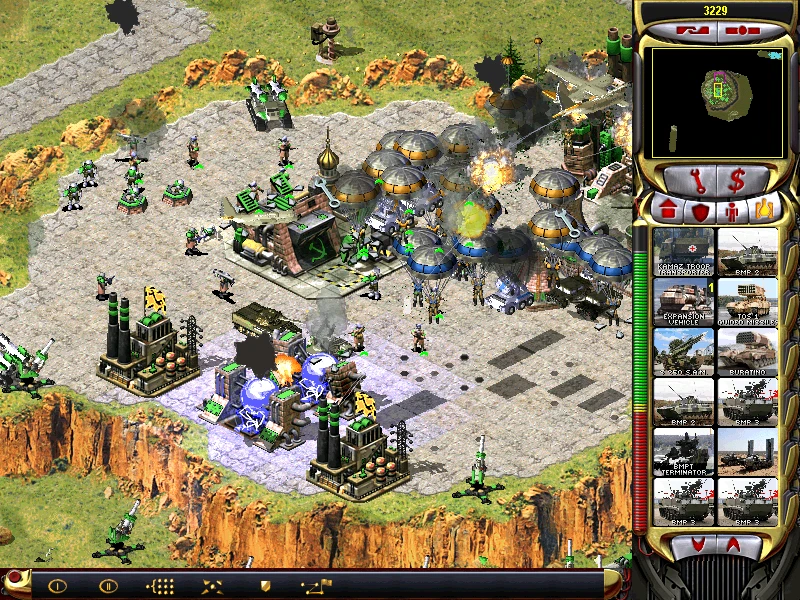Queue the Expansion Vehicle

click(x=684, y=302)
